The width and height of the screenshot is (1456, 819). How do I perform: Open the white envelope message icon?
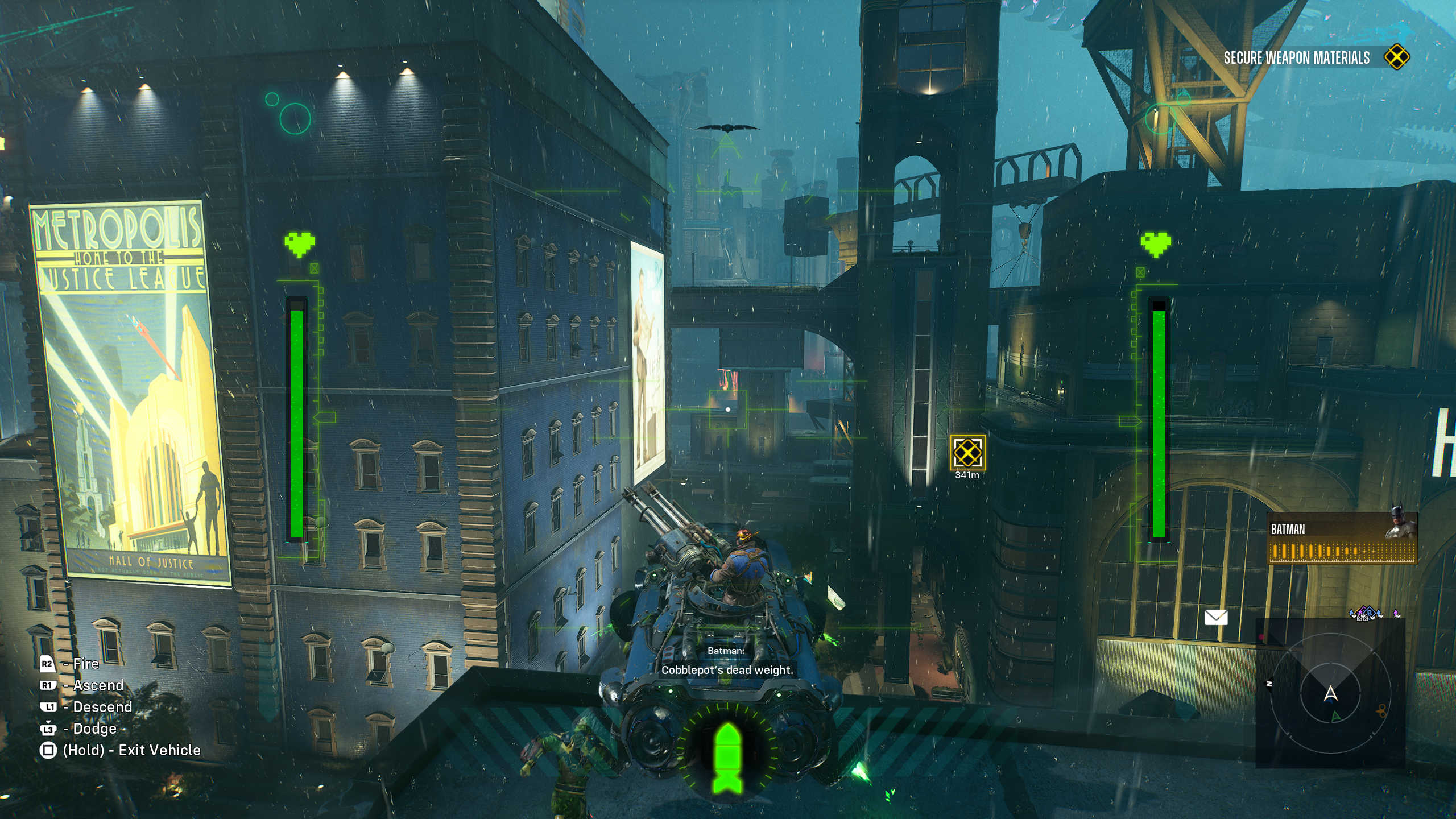click(1216, 617)
